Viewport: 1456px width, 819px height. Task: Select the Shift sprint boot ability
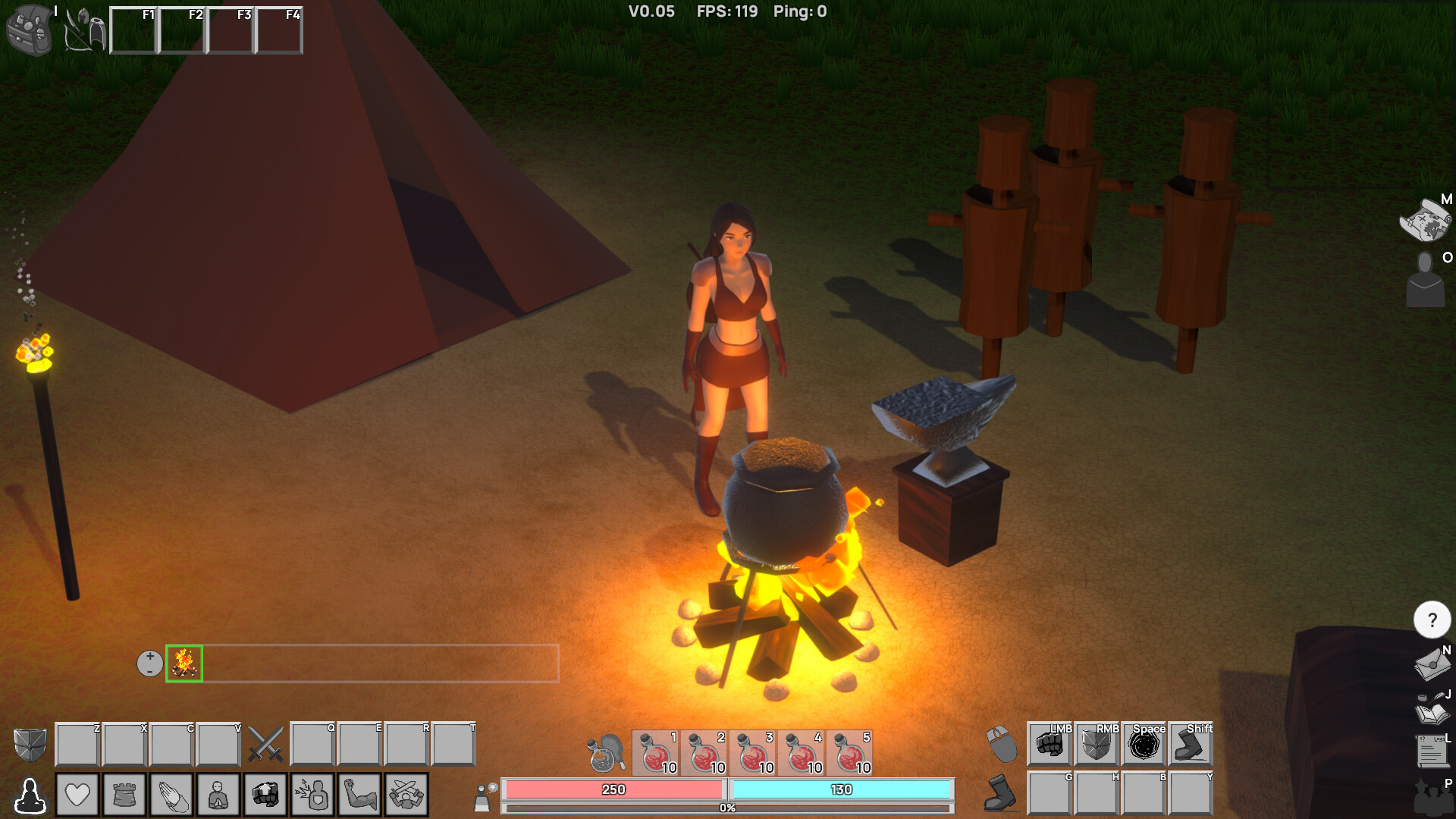click(x=1191, y=745)
